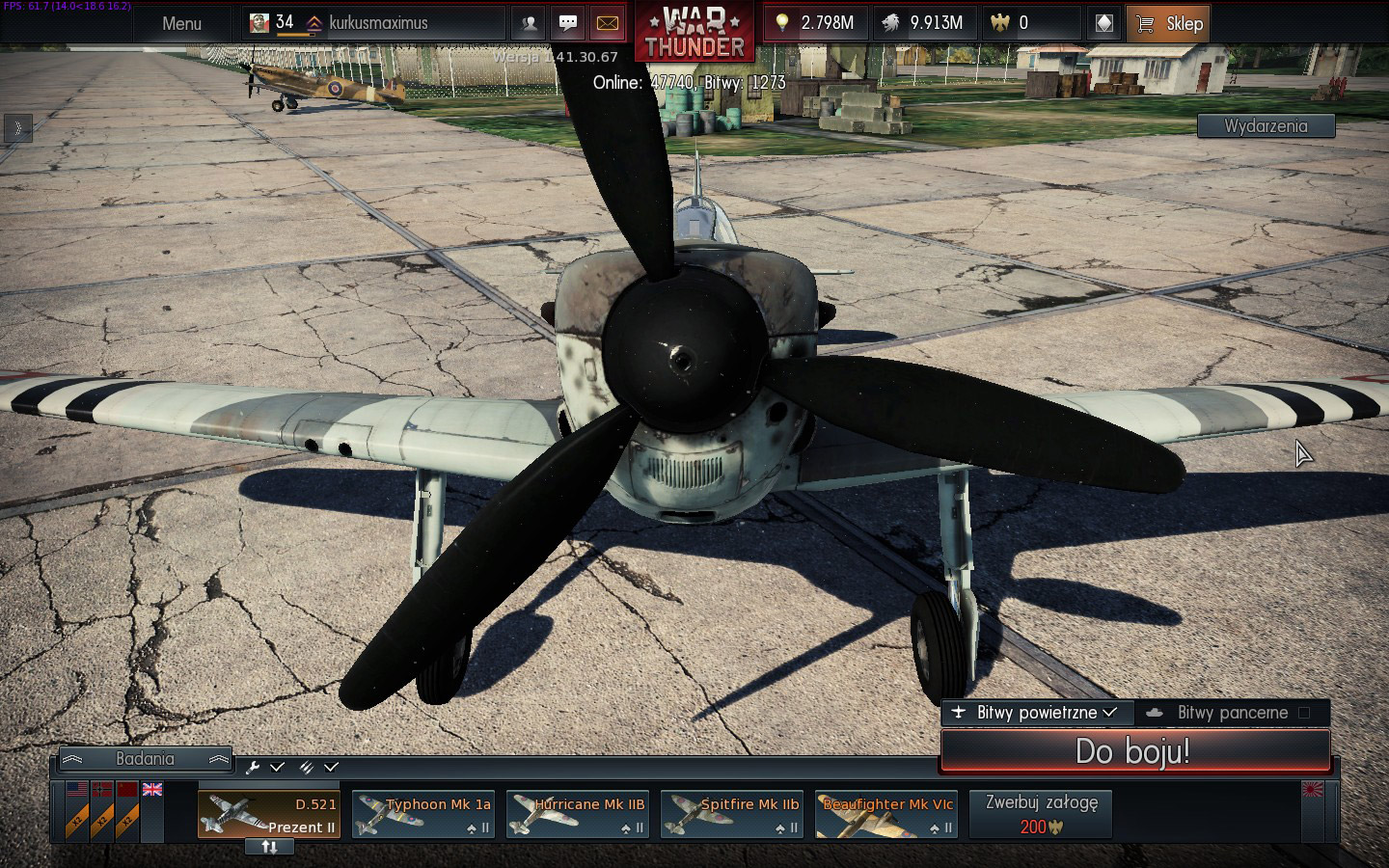Open the mail envelope inbox

pos(607,23)
